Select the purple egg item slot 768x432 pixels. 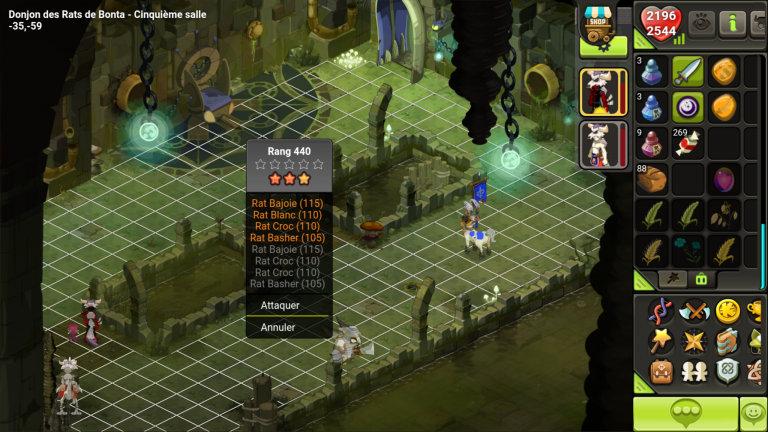click(x=722, y=179)
